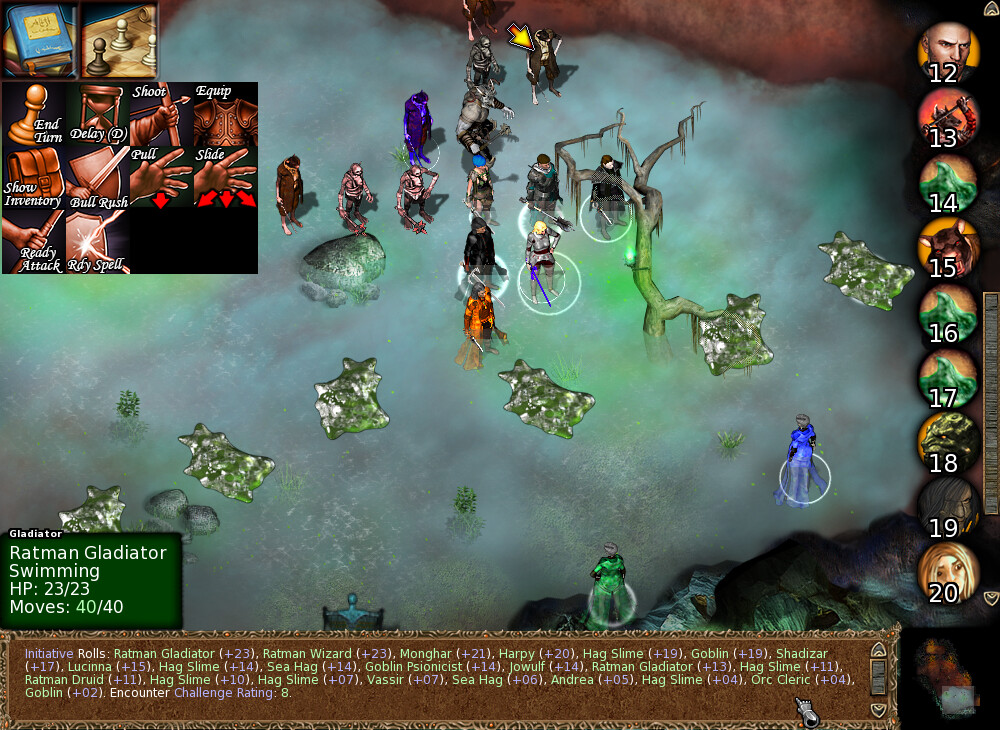Choose the Delay action hourglass

tap(96, 114)
